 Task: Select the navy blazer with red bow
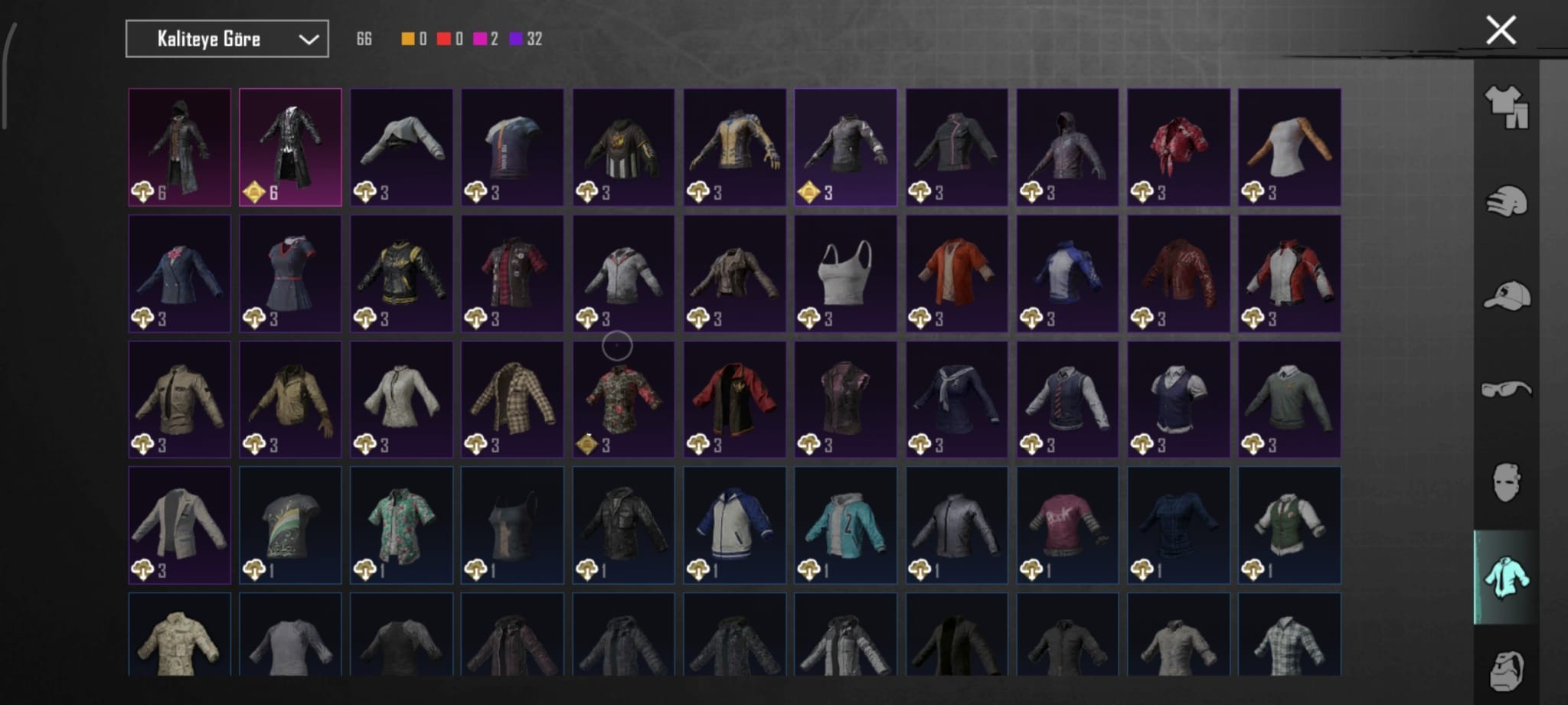coord(179,273)
